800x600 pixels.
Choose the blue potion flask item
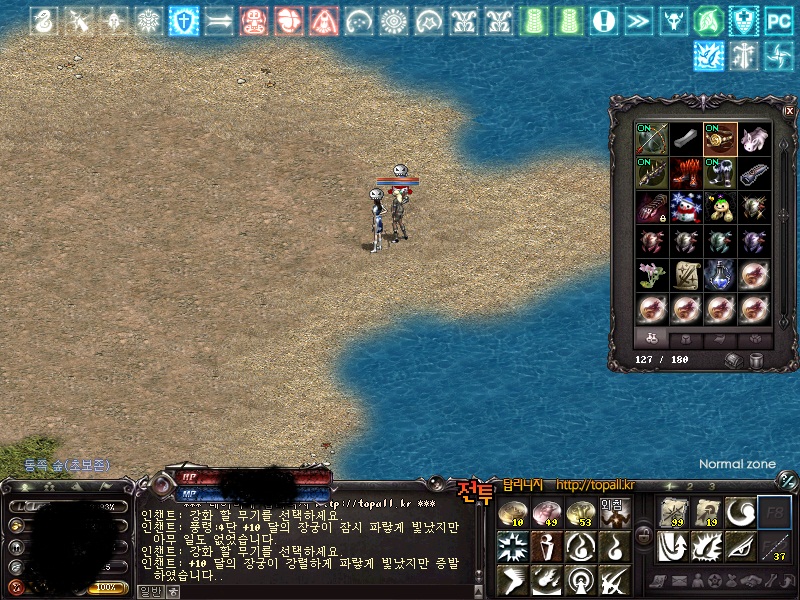(x=719, y=275)
